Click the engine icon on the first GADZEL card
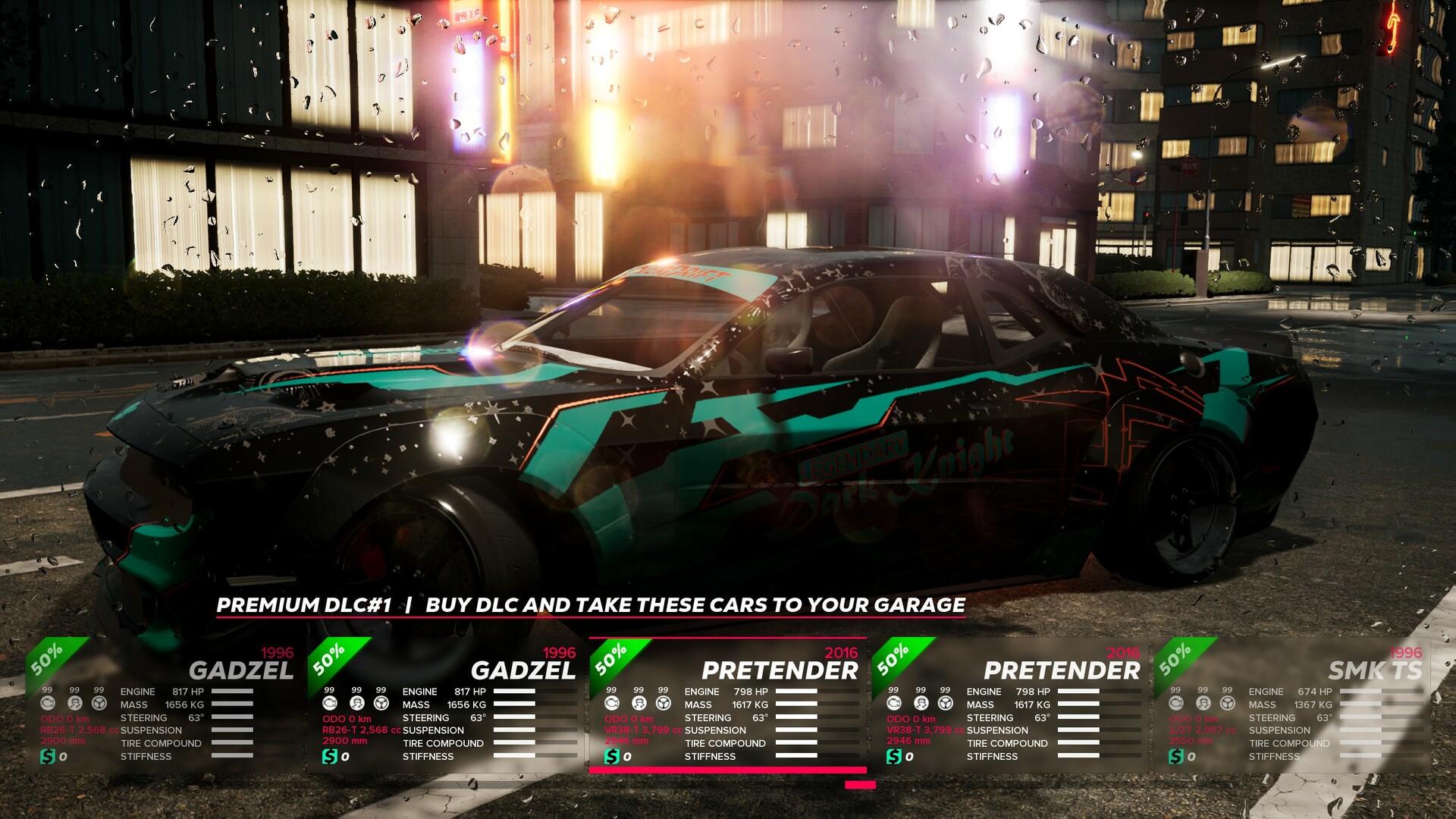The width and height of the screenshot is (1456, 819). coord(47,704)
